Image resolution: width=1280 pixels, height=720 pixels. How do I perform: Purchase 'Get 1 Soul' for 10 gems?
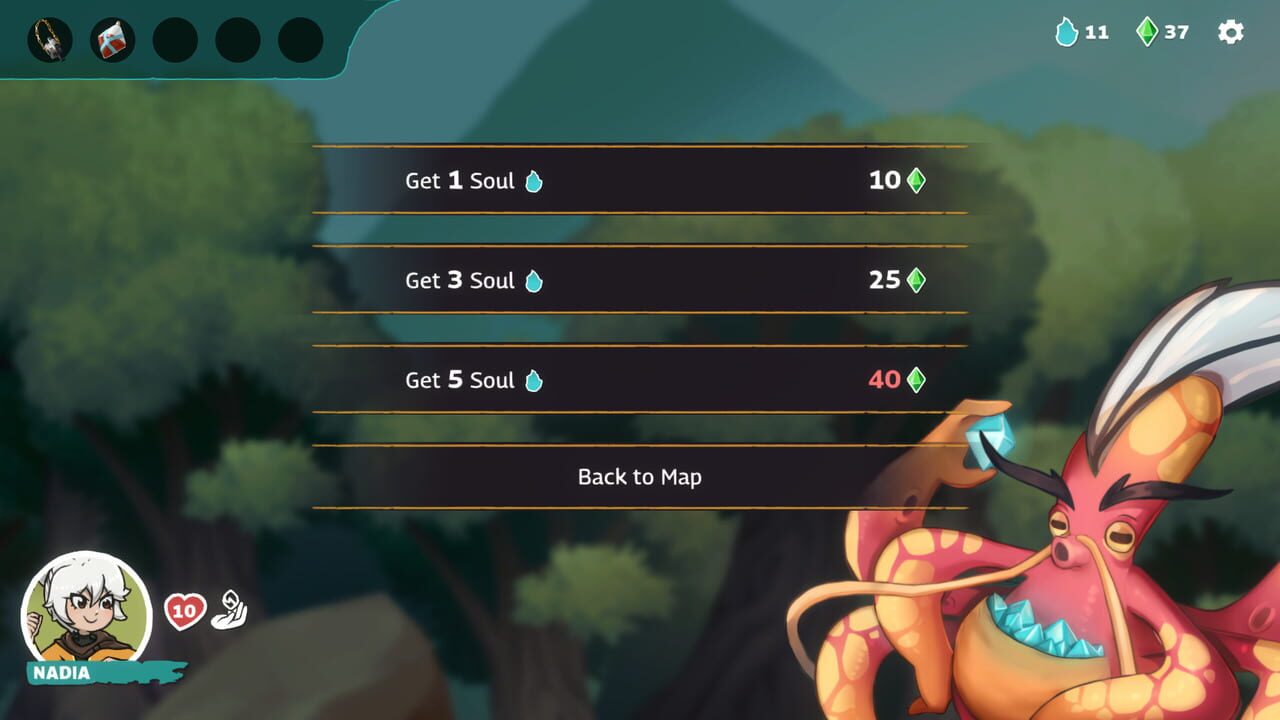640,181
